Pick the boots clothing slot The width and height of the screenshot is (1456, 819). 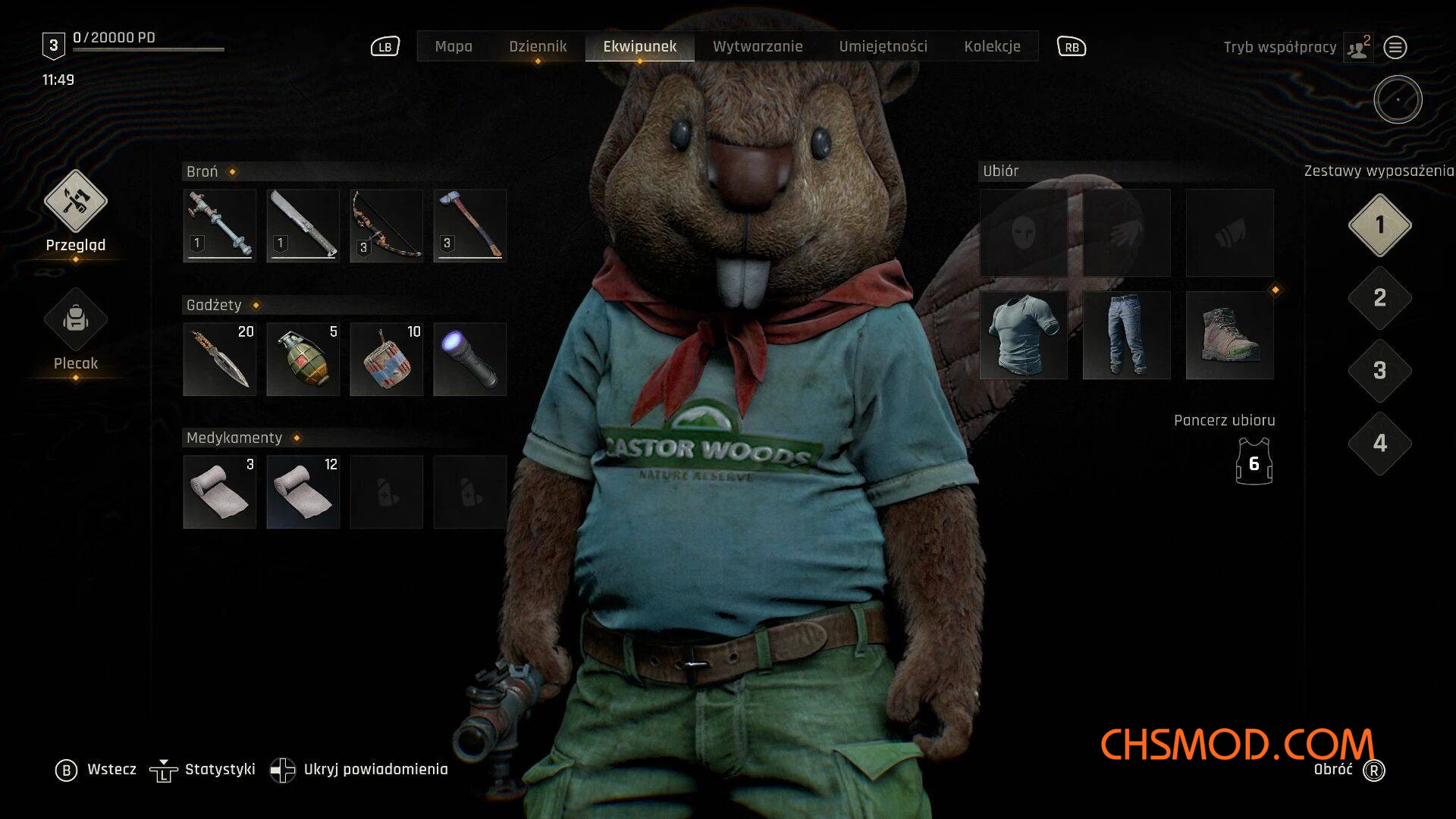[x=1230, y=335]
